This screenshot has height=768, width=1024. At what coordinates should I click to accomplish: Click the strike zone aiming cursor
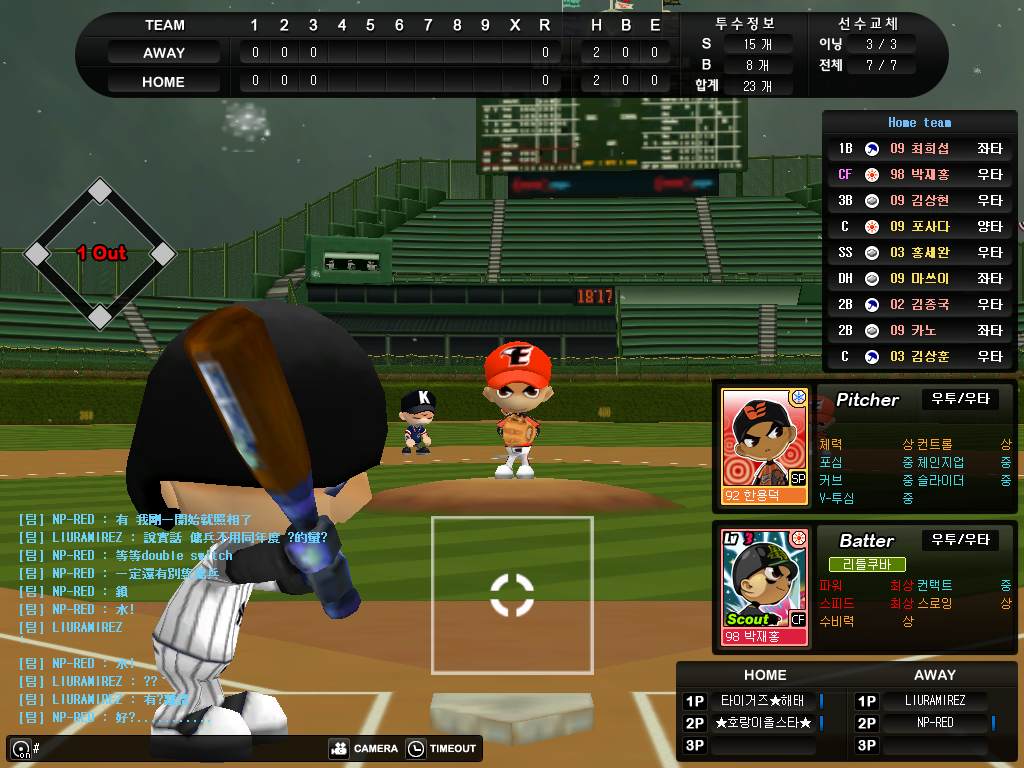[512, 595]
